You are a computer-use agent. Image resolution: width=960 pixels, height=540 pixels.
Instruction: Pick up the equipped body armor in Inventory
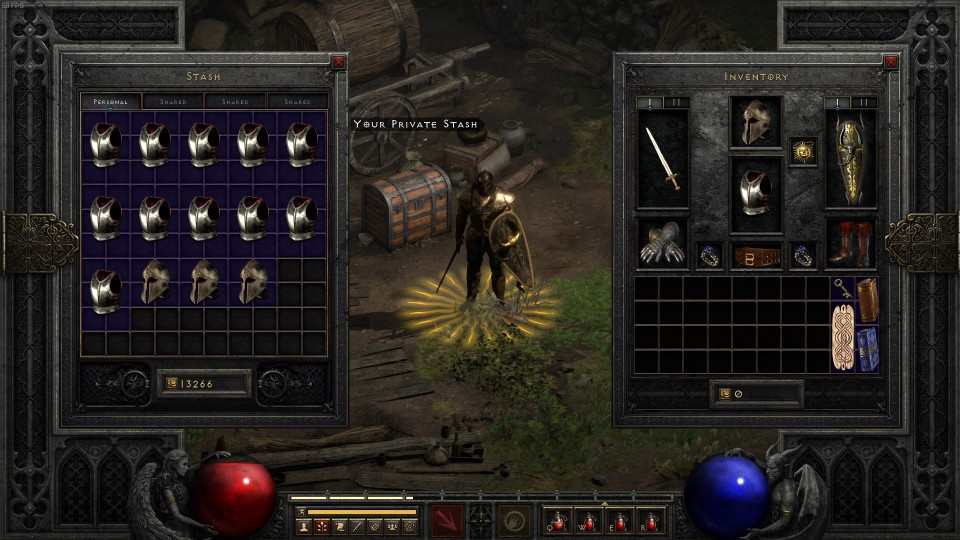755,187
